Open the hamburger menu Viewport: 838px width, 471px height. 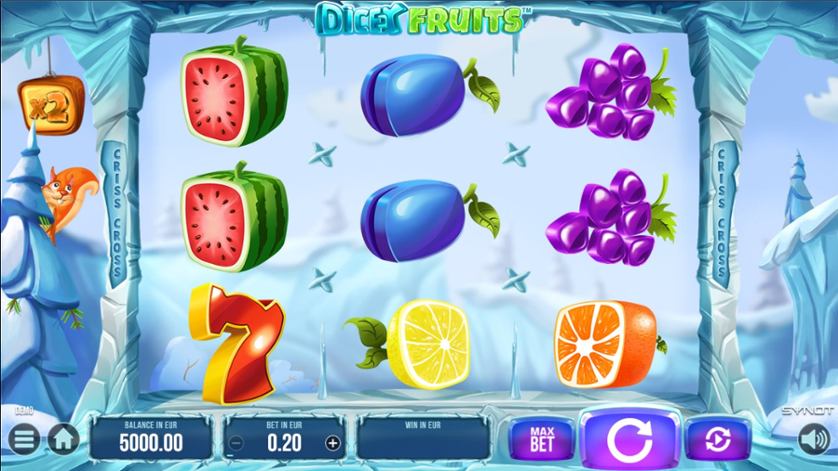(25, 438)
